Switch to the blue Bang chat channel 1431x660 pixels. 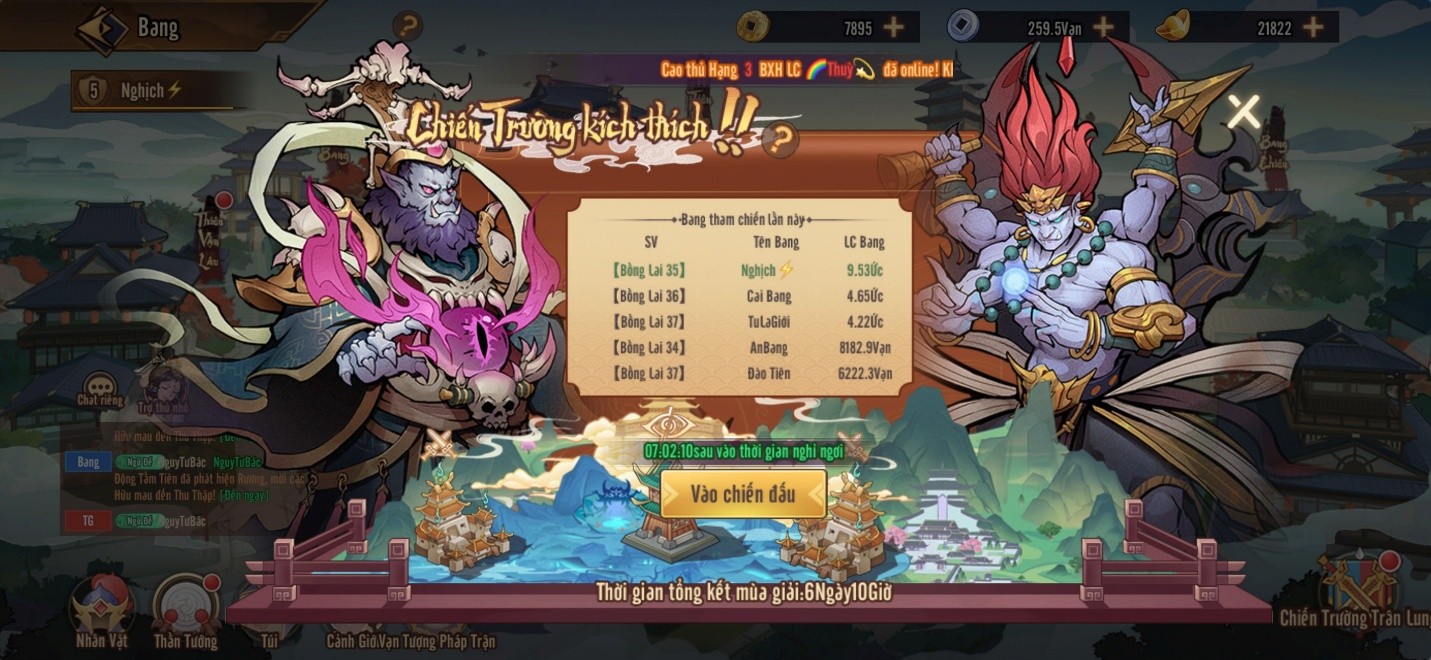click(x=88, y=462)
